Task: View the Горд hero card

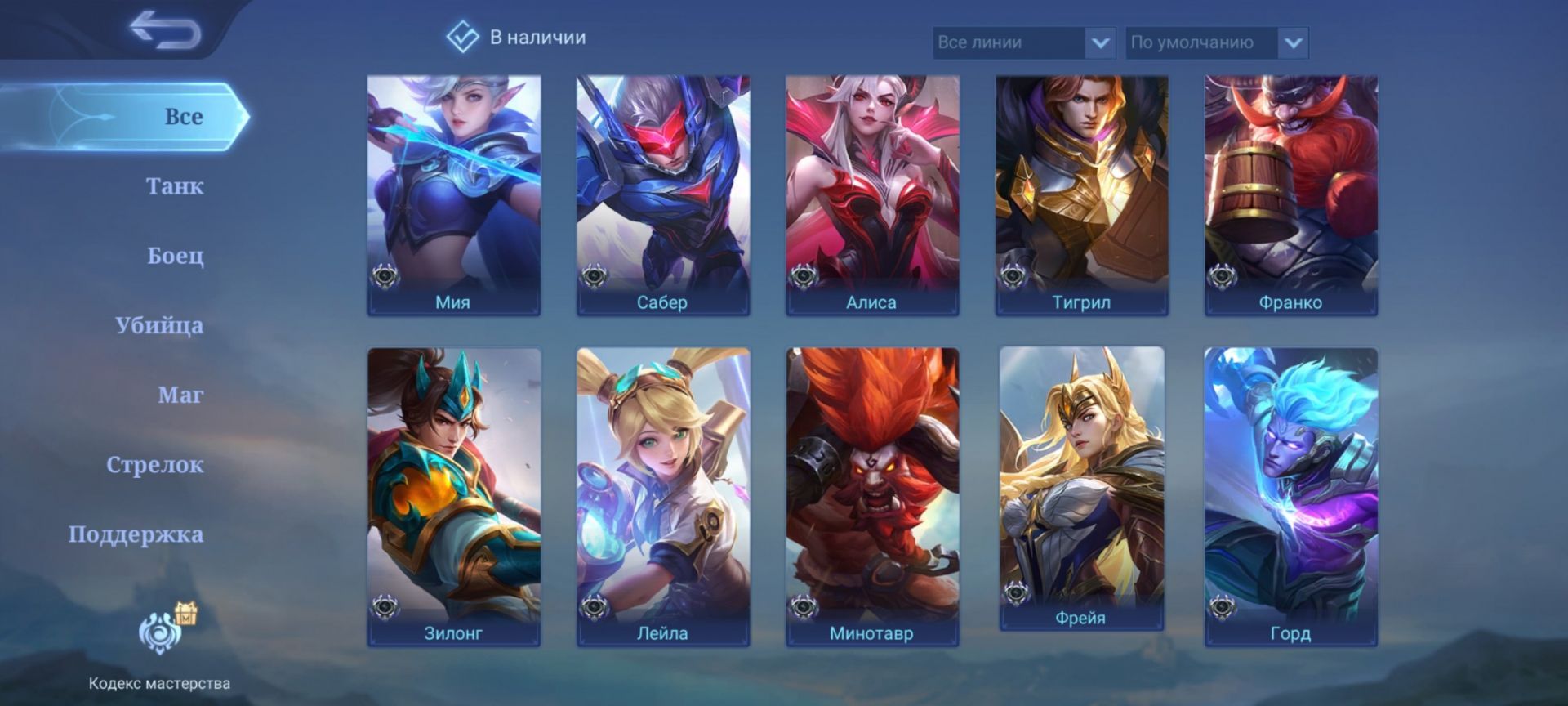Action: (1291, 496)
